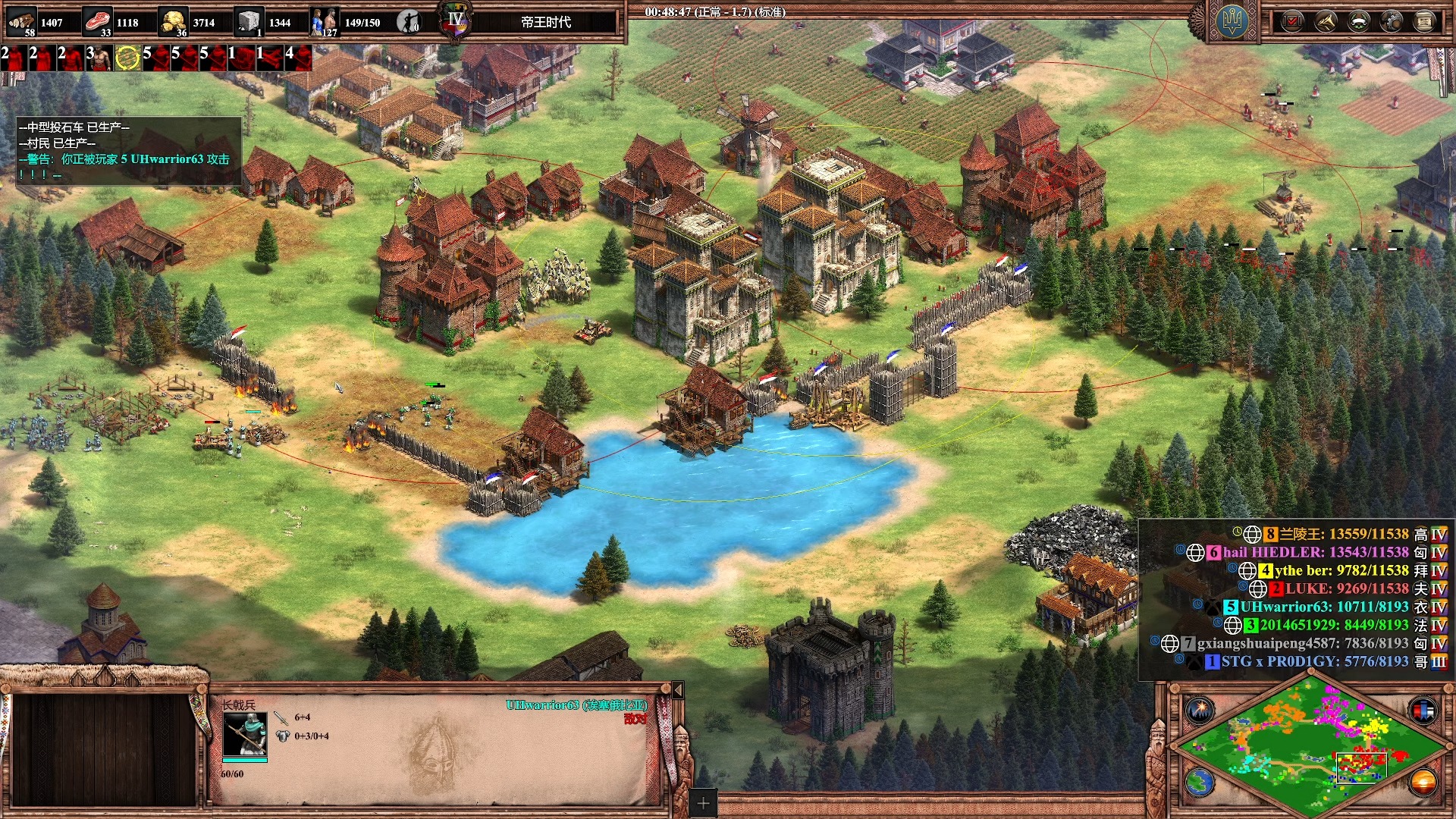
Task: Select the wood villagers resource icon
Action: 21,21
